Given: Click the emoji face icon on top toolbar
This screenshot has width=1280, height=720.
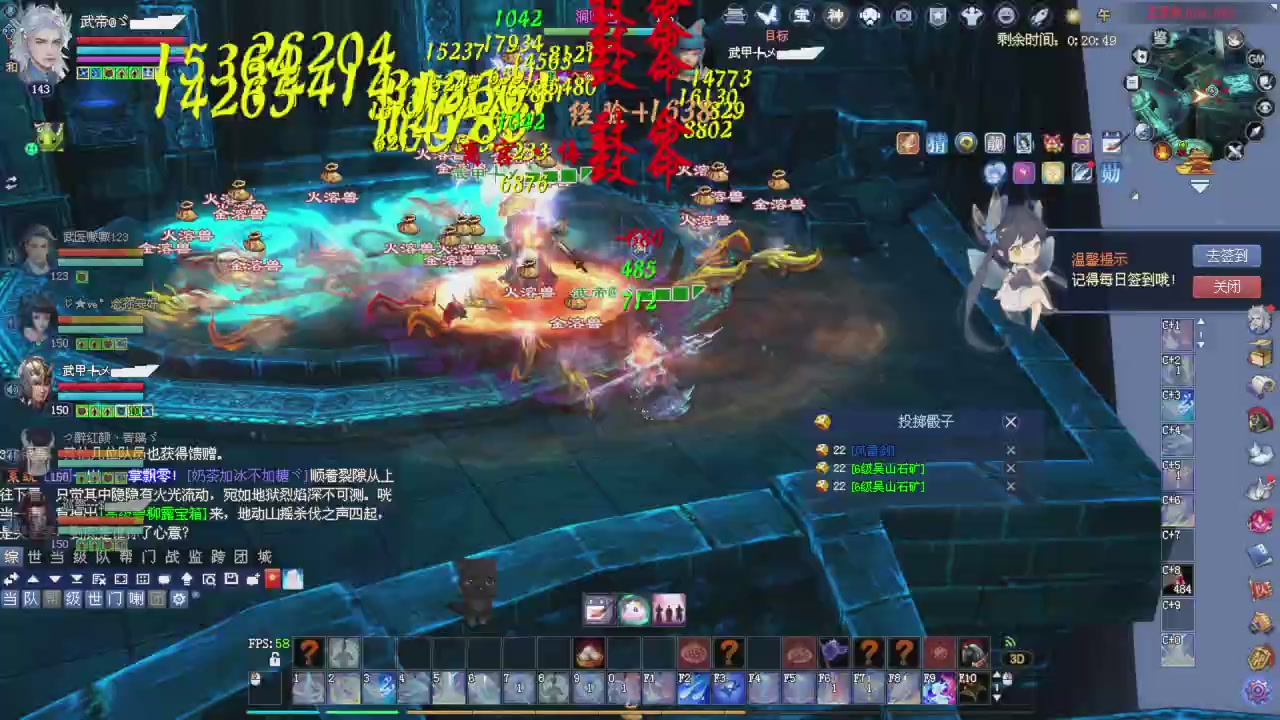Looking at the screenshot, I should (x=1006, y=16).
